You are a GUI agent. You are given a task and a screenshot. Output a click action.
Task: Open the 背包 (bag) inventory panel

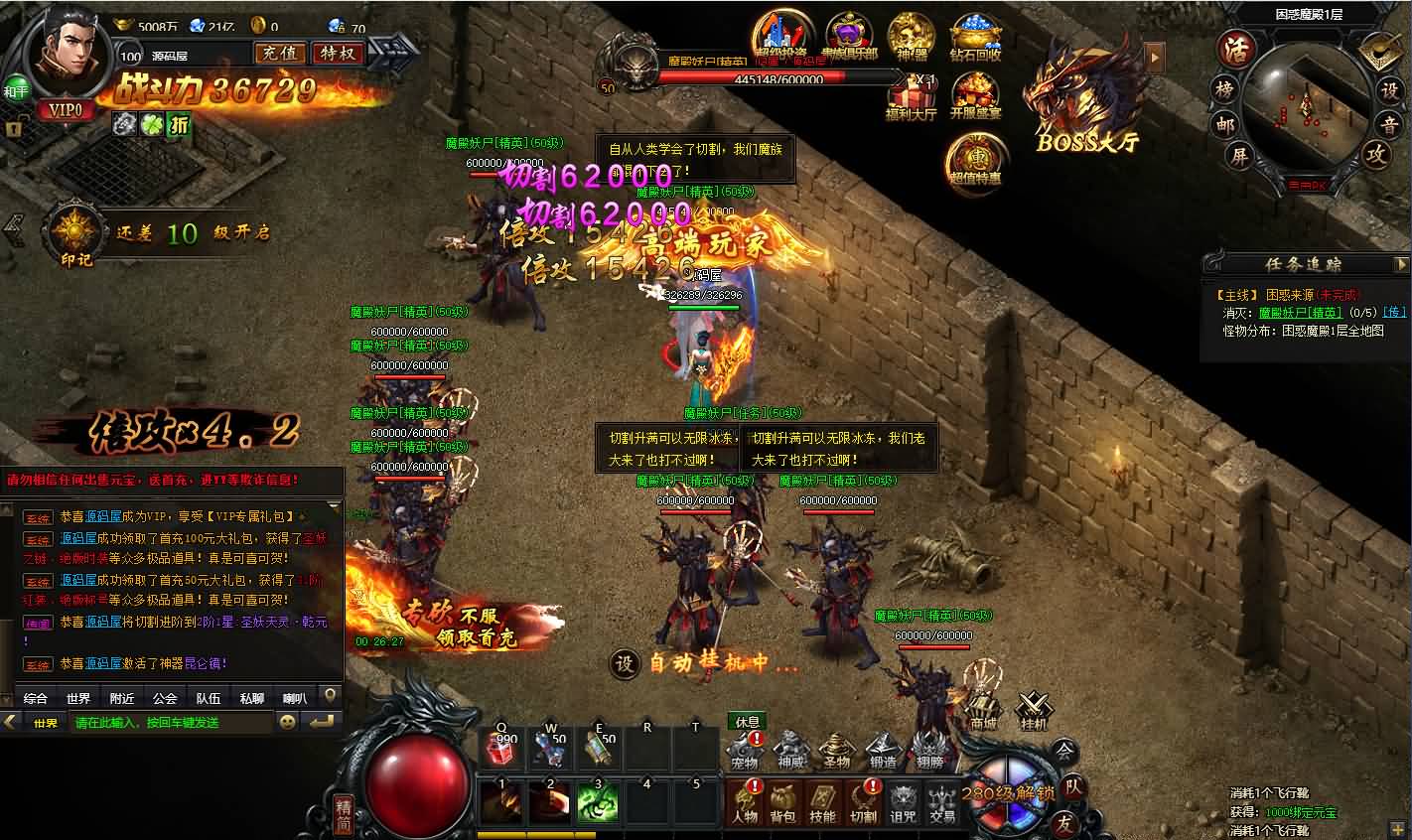(781, 801)
